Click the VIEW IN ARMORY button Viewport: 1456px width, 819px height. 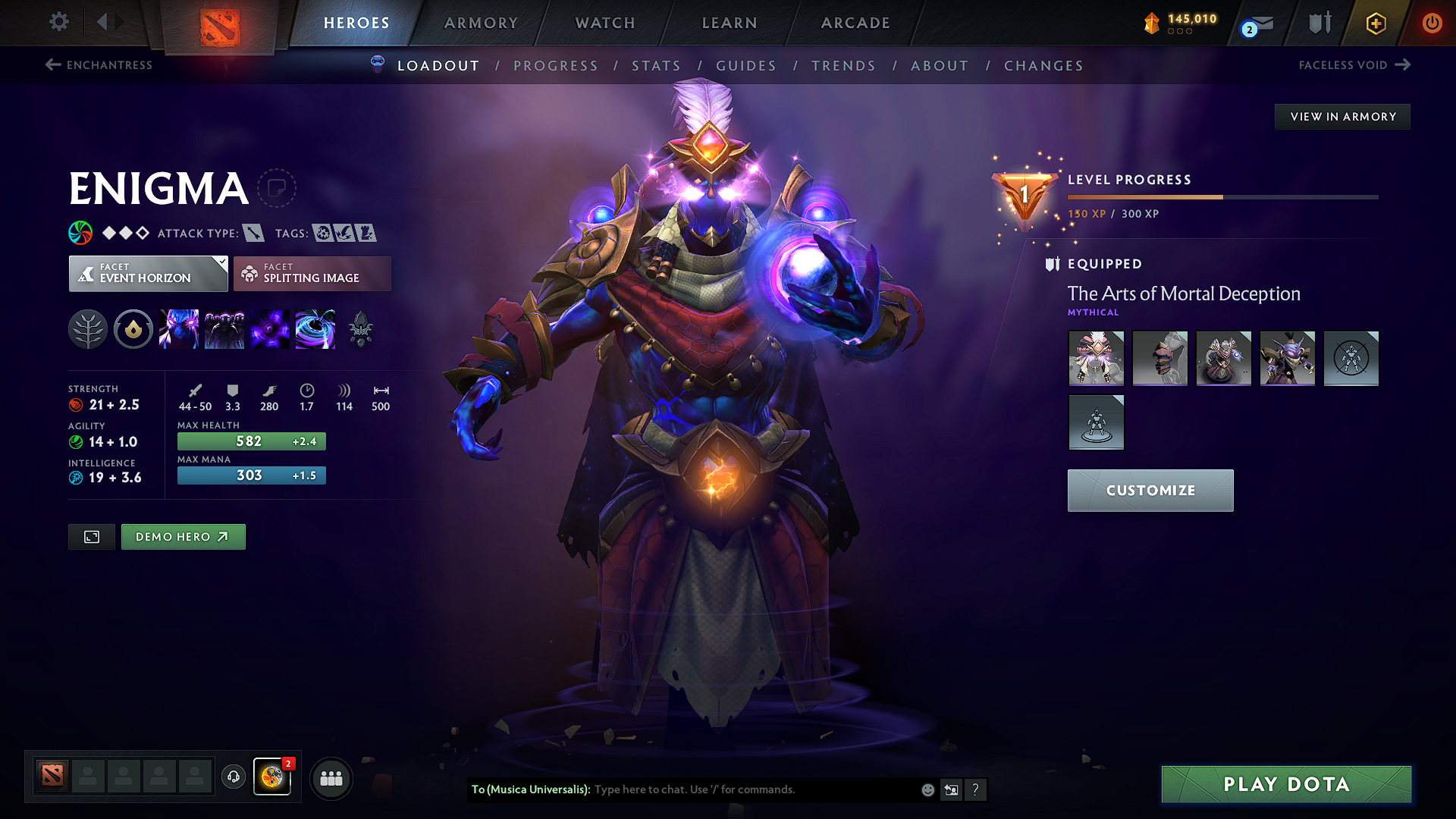[1342, 116]
